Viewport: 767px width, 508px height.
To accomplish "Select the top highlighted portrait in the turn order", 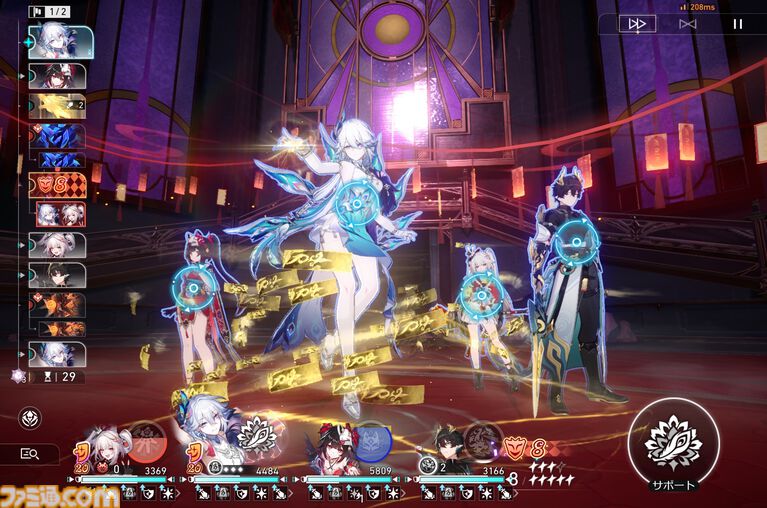I will point(59,40).
